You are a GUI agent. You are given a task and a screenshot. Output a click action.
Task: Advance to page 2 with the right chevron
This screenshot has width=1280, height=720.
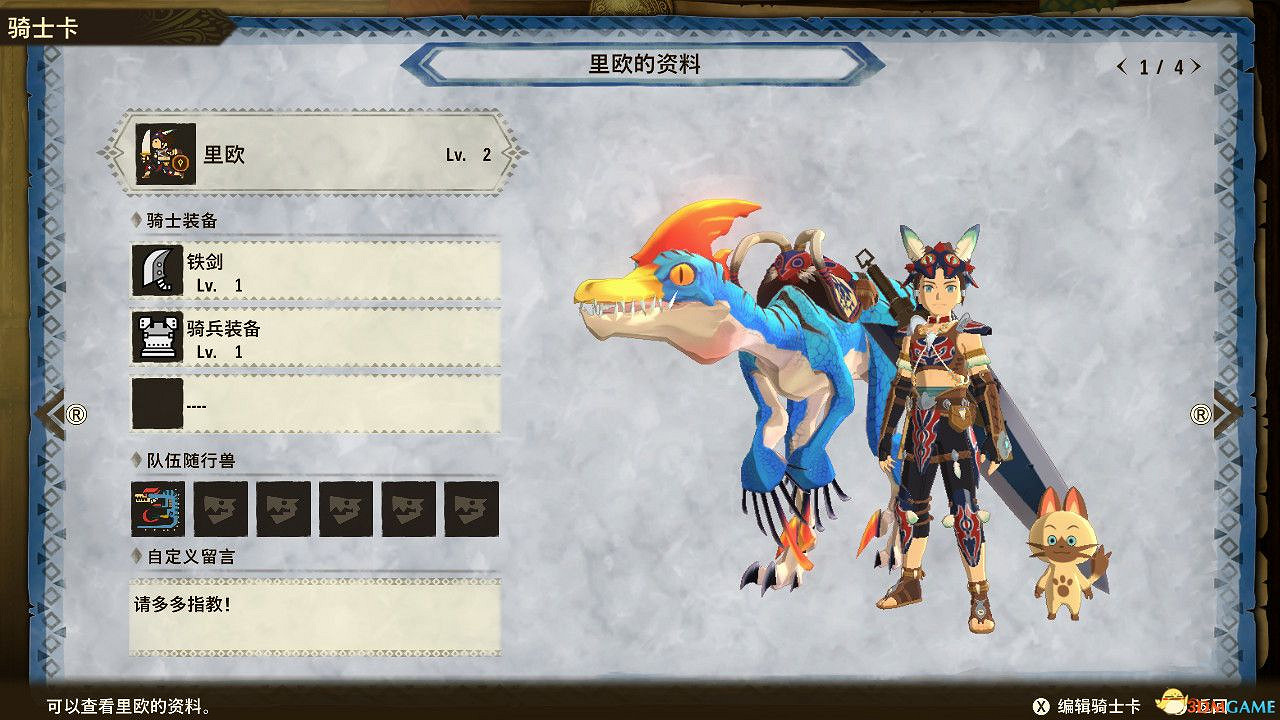(1196, 66)
